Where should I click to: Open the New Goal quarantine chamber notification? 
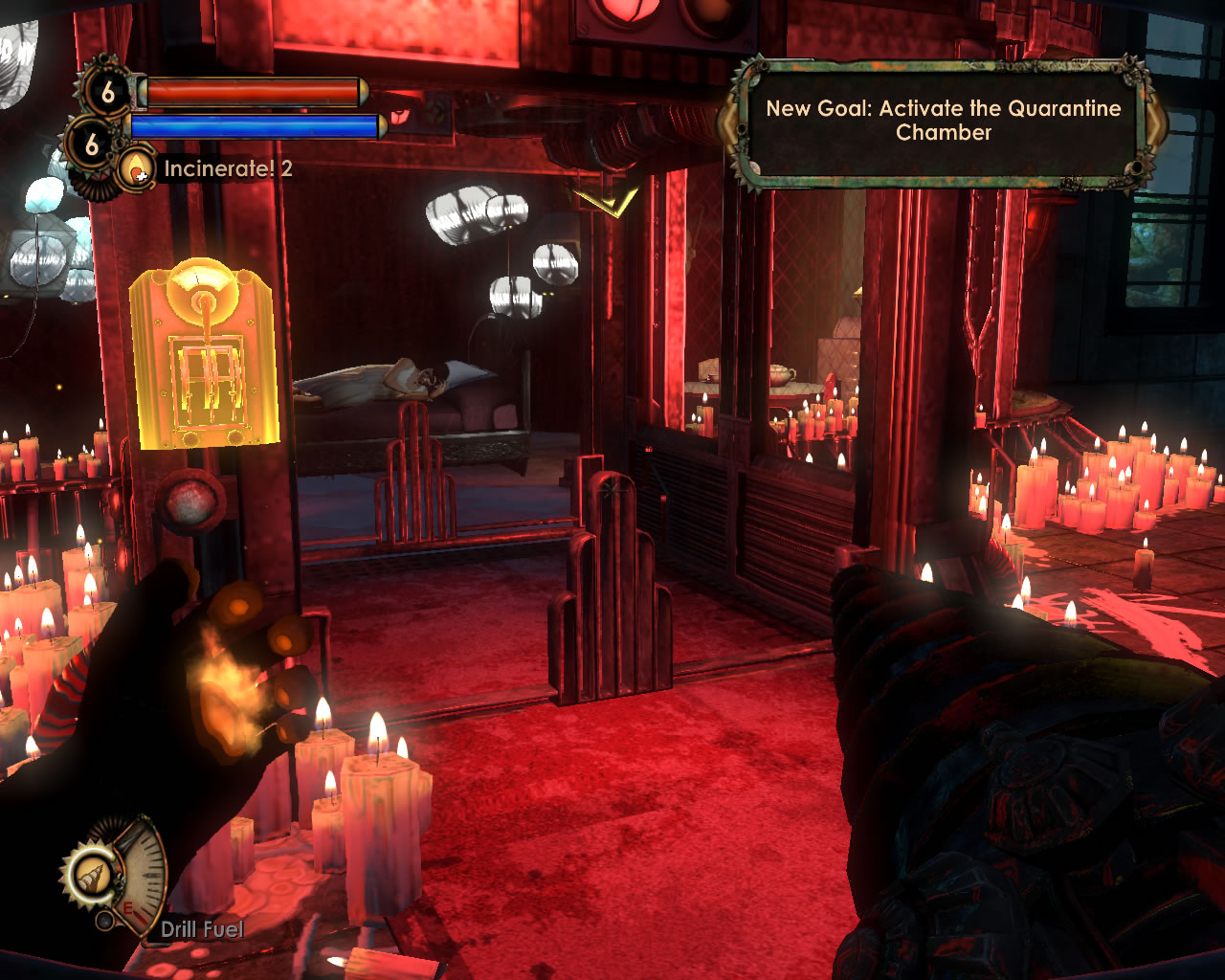[943, 121]
